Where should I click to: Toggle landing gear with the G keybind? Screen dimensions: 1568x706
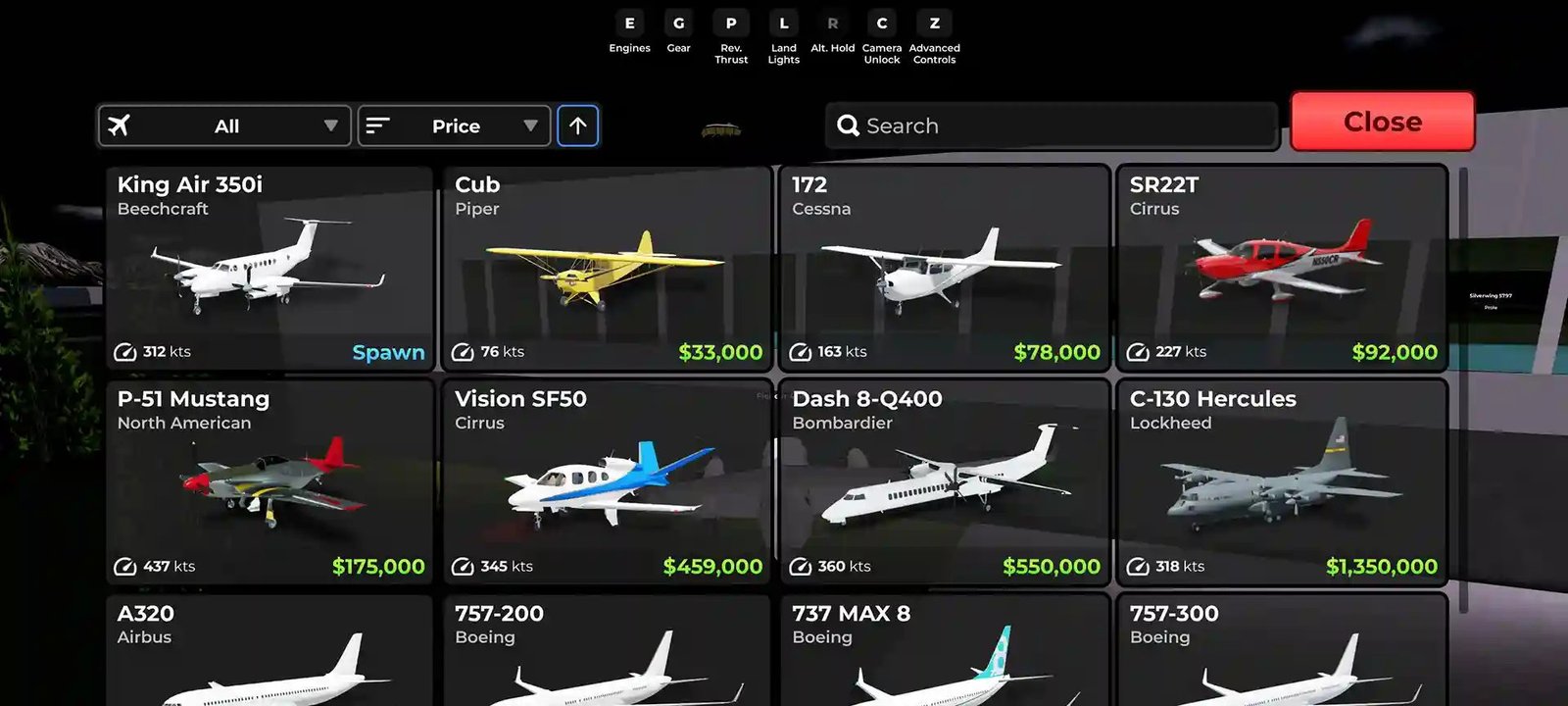[x=678, y=23]
